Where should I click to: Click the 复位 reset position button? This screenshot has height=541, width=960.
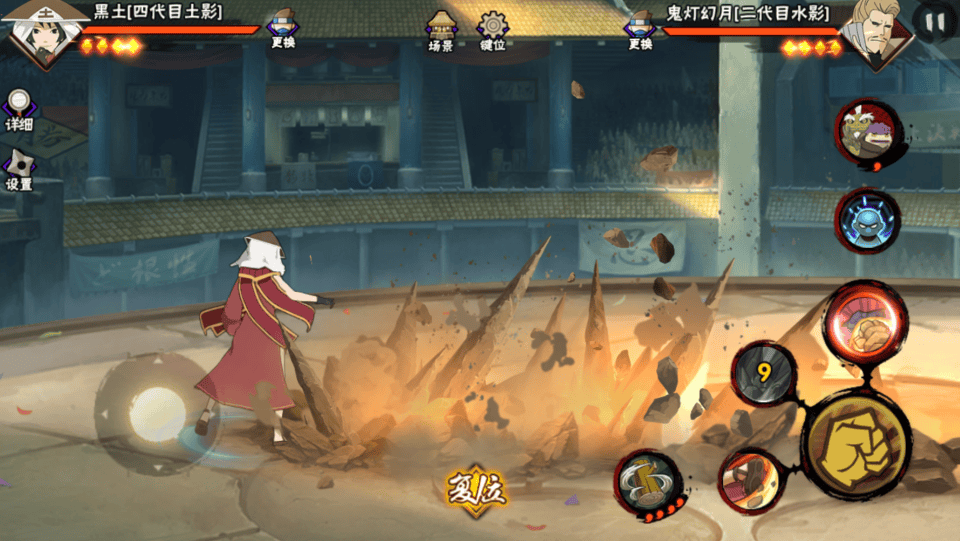coord(476,489)
